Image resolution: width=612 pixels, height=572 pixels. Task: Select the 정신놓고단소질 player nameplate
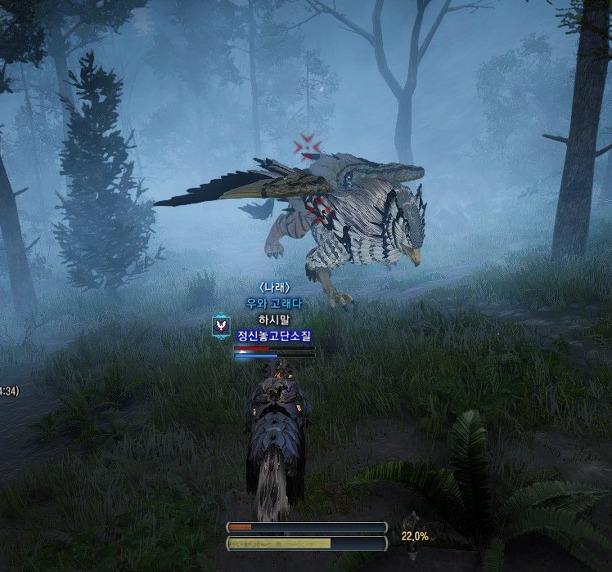tap(274, 336)
